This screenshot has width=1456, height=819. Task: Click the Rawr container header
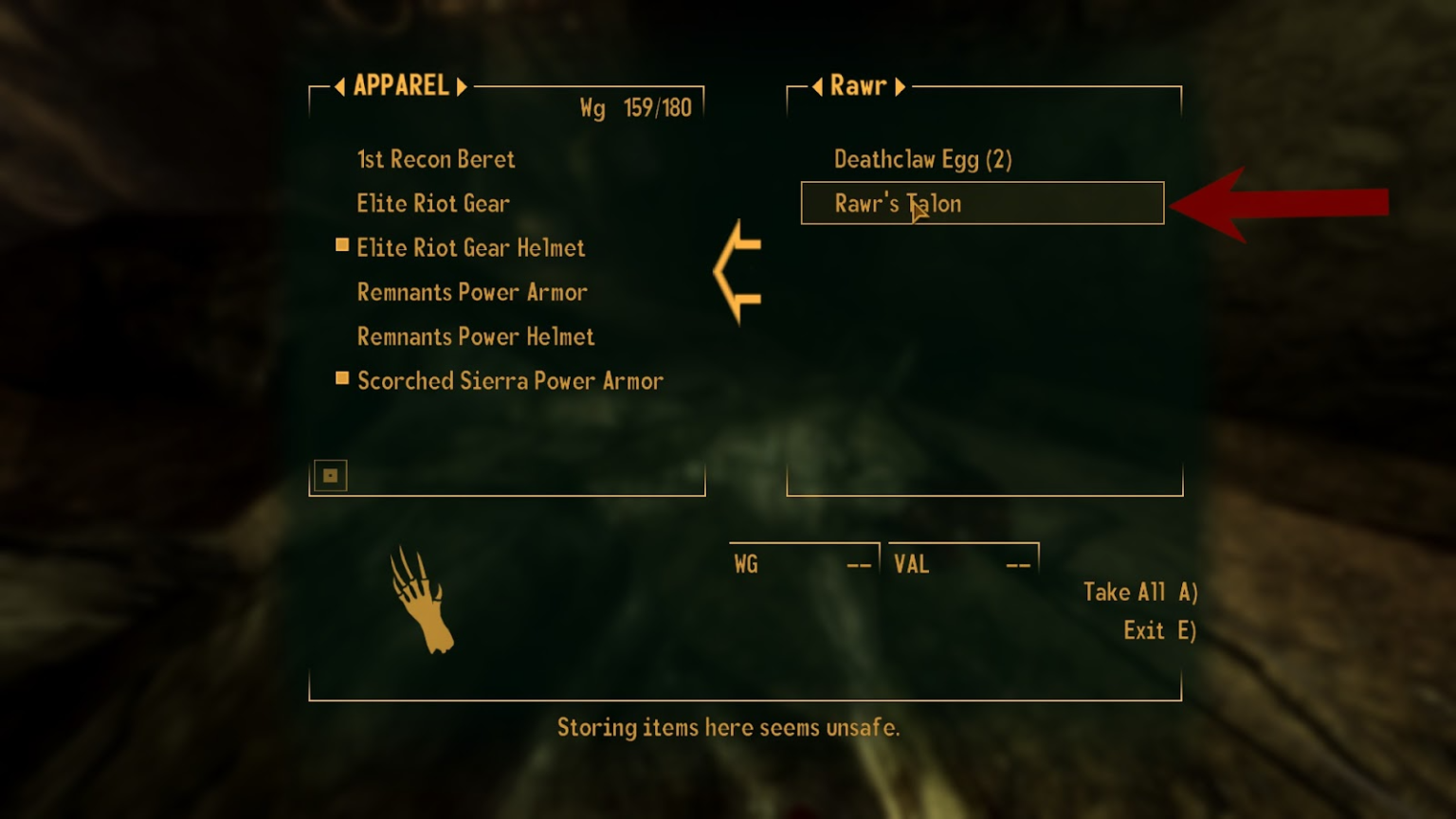(858, 85)
